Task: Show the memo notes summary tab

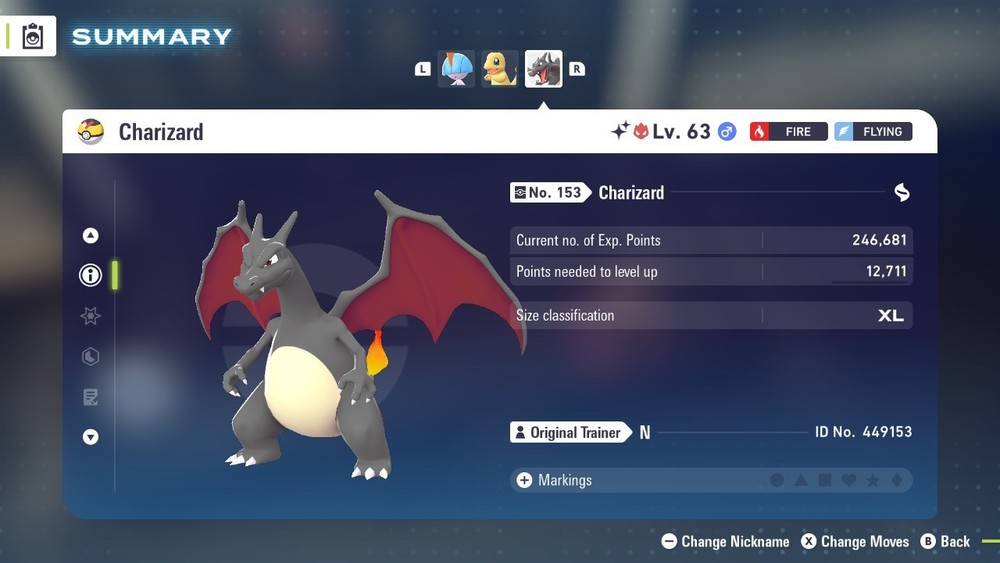Action: [x=90, y=397]
